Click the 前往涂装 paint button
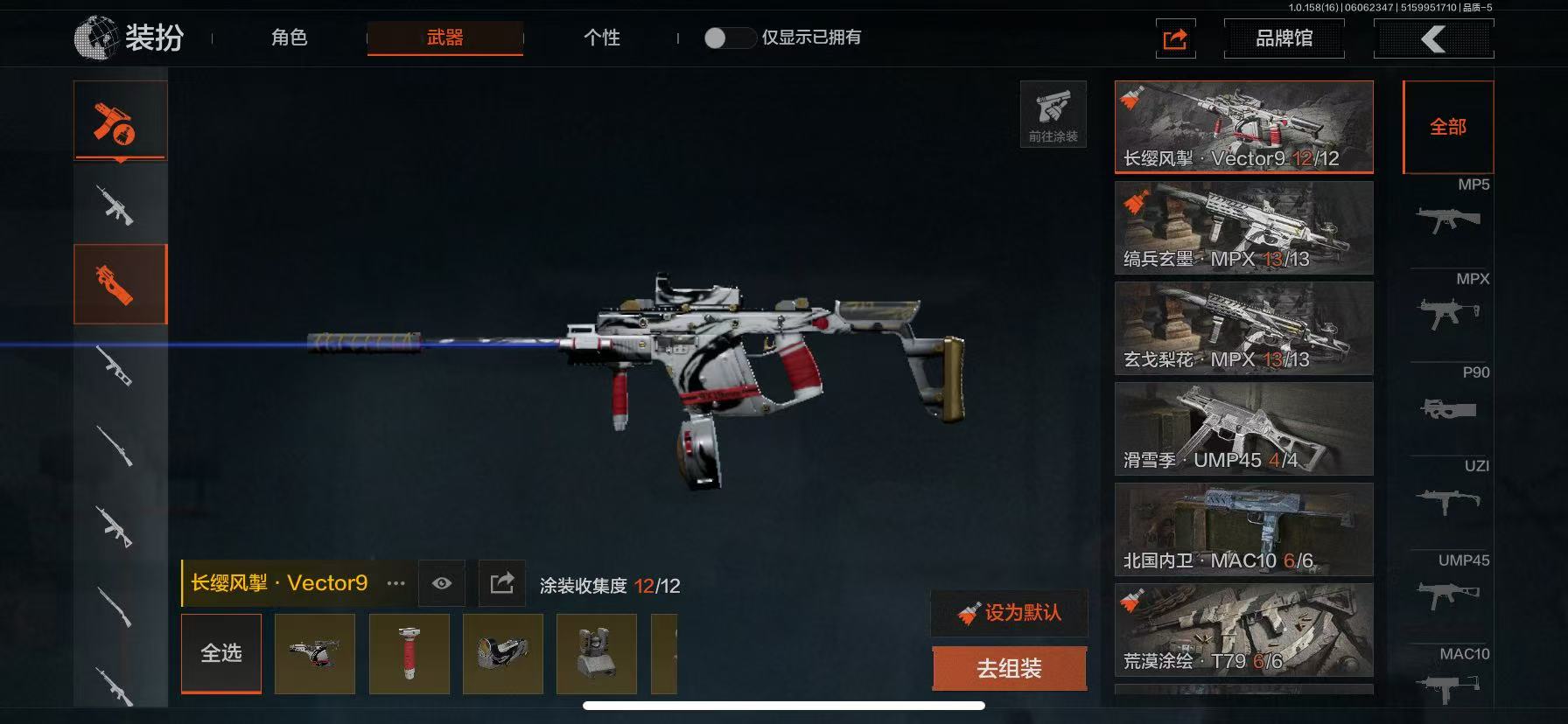The image size is (1568, 724). pos(1053,115)
